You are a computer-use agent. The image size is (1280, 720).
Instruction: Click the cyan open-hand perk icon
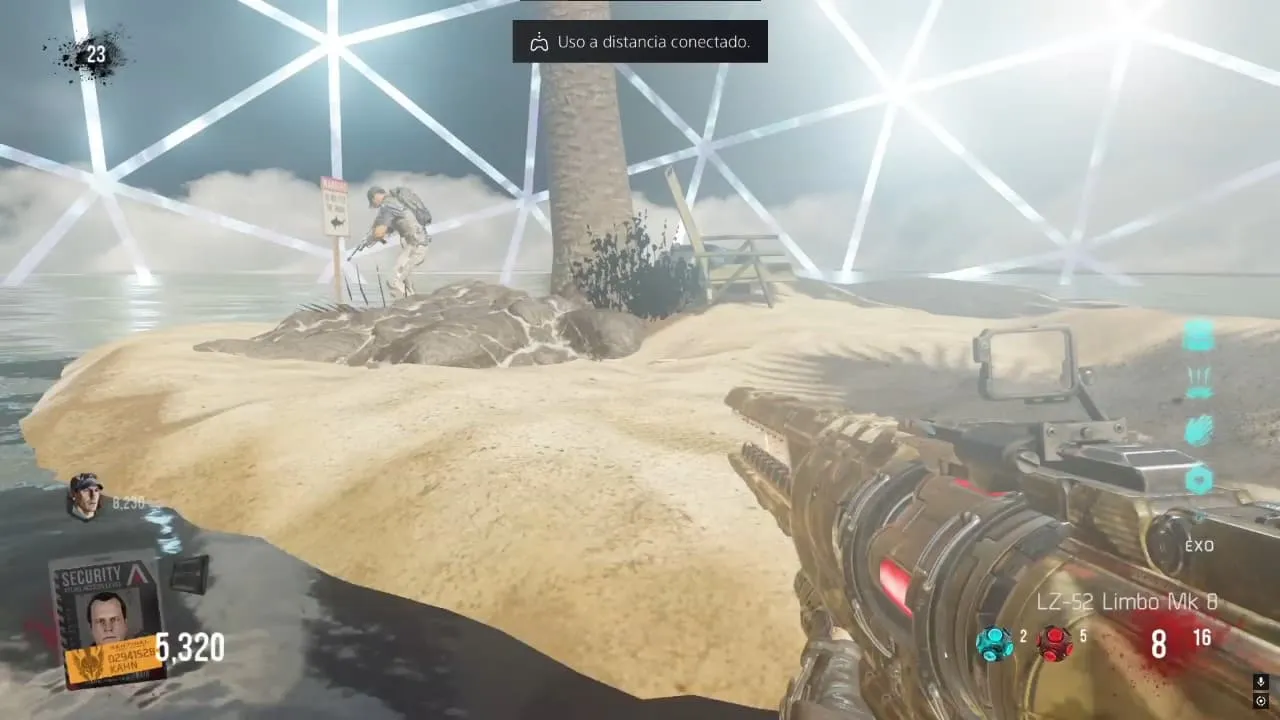click(x=1199, y=430)
